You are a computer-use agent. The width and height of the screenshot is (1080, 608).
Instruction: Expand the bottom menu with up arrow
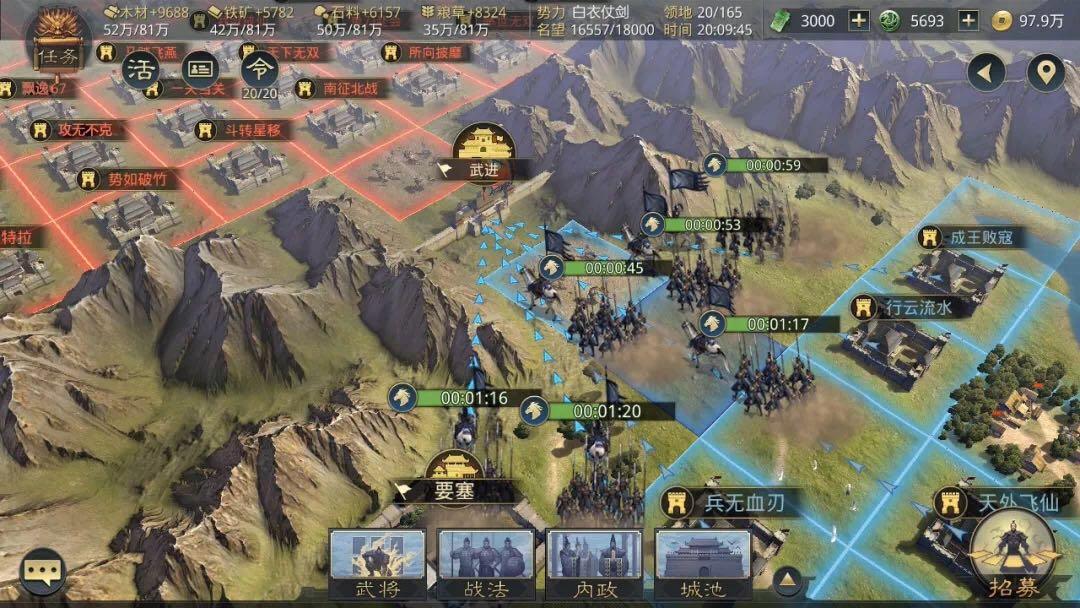click(788, 578)
